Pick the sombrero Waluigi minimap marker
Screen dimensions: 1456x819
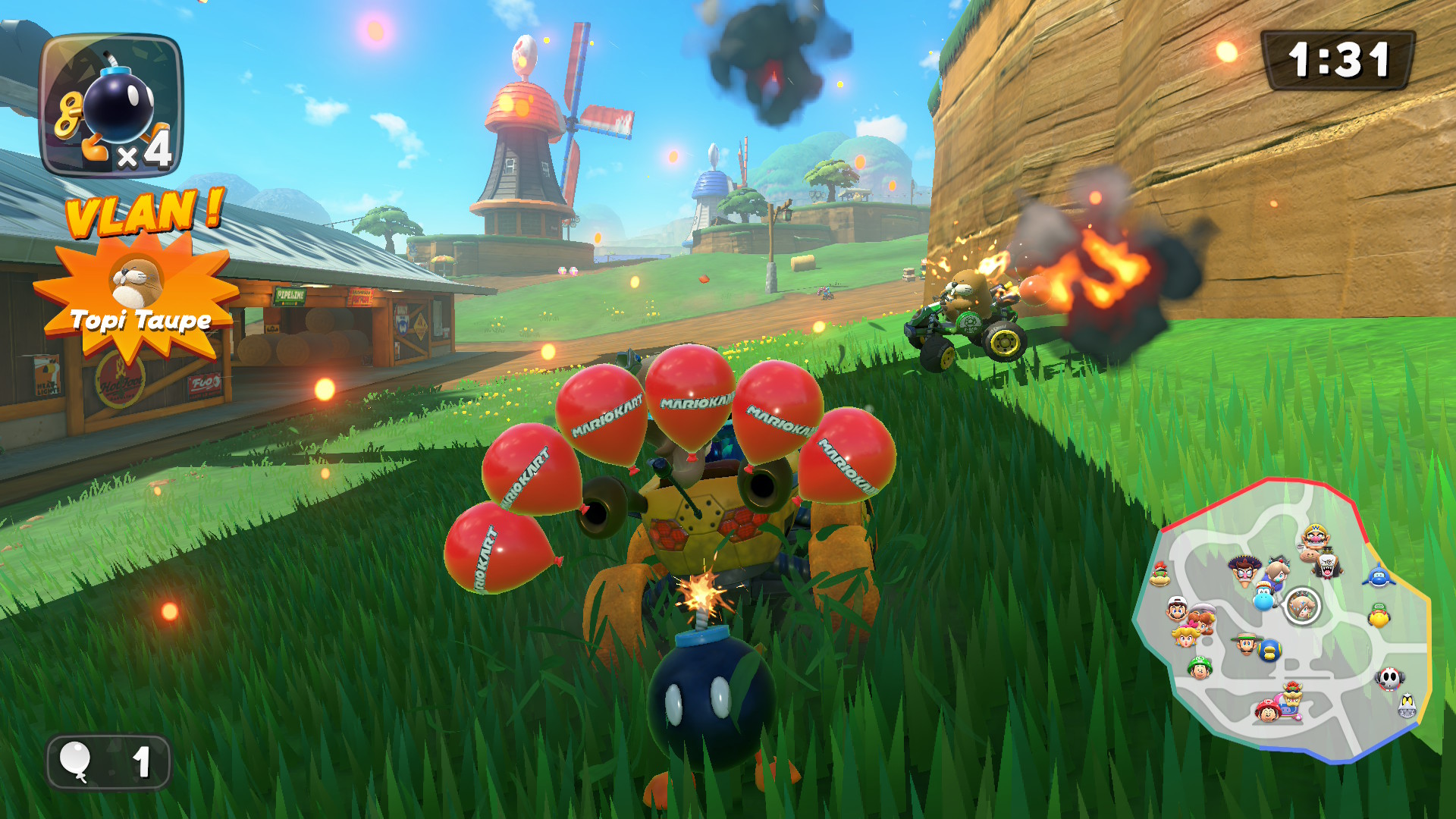coord(1244,571)
